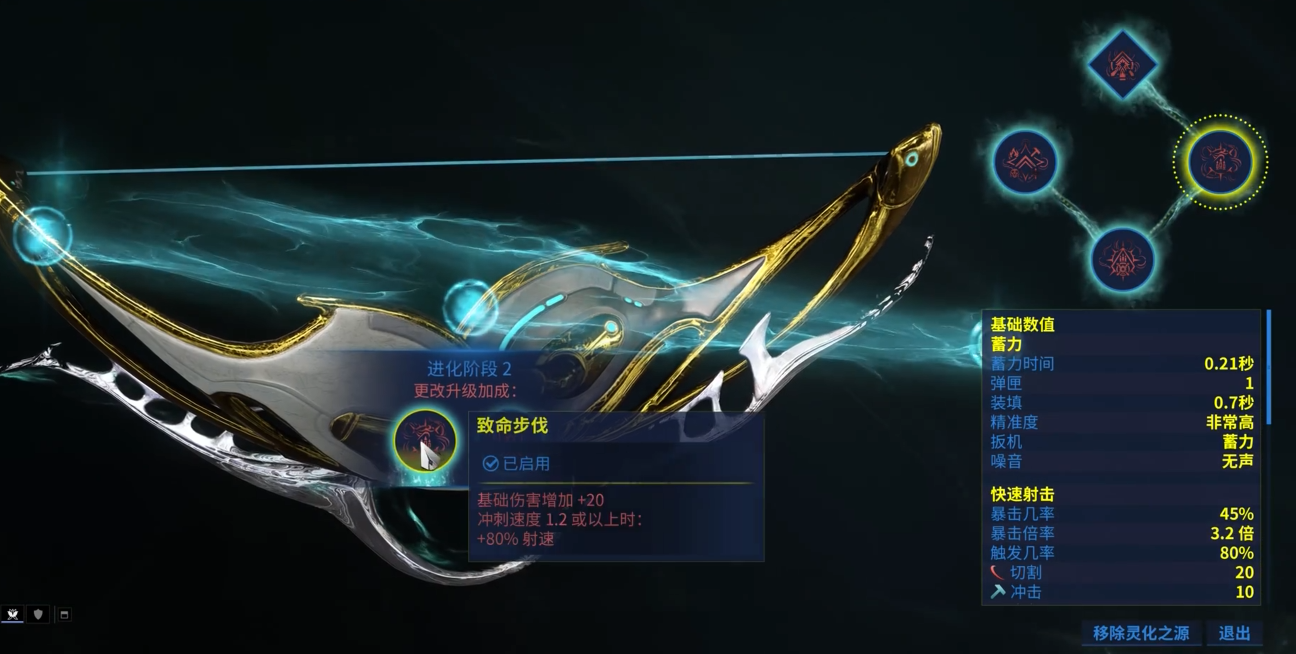Select the diamond-shaped top evolution node
The width and height of the screenshot is (1296, 654).
1122,65
